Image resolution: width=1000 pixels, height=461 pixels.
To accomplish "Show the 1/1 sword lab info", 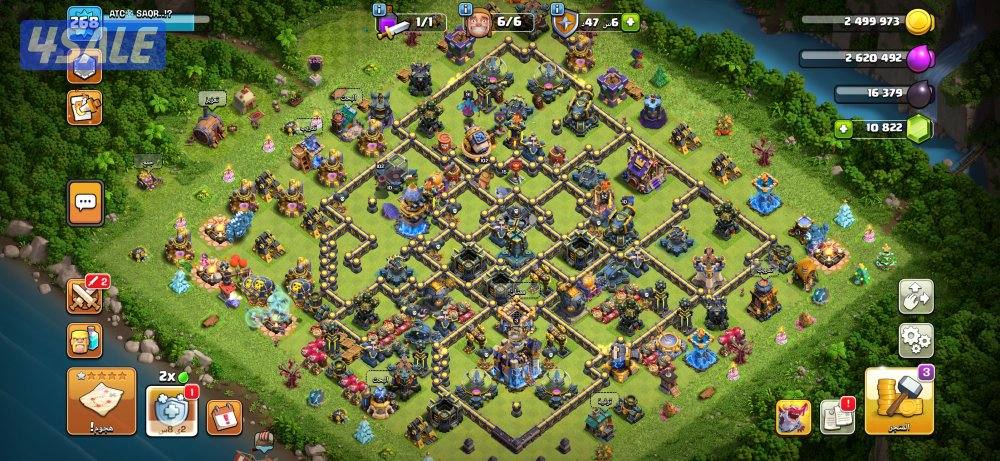I will [410, 21].
